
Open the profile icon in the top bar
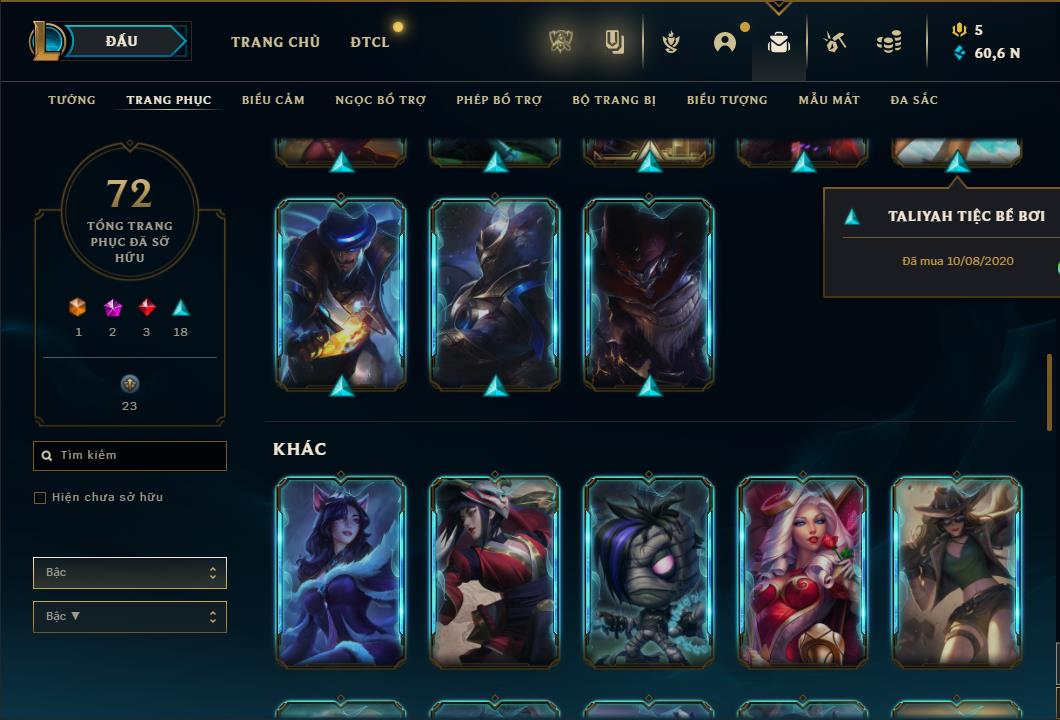pos(725,42)
